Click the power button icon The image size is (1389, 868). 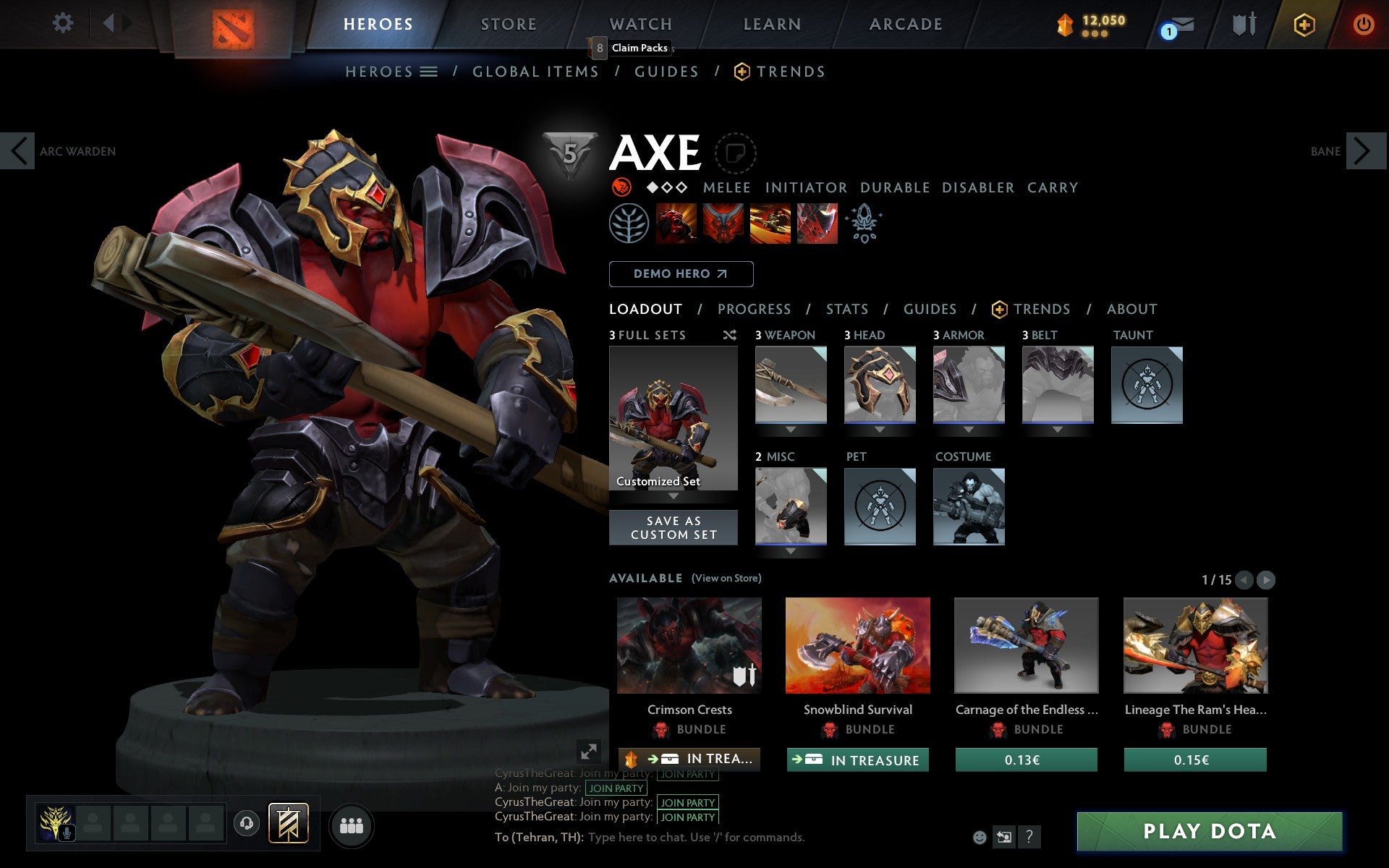[x=1363, y=23]
